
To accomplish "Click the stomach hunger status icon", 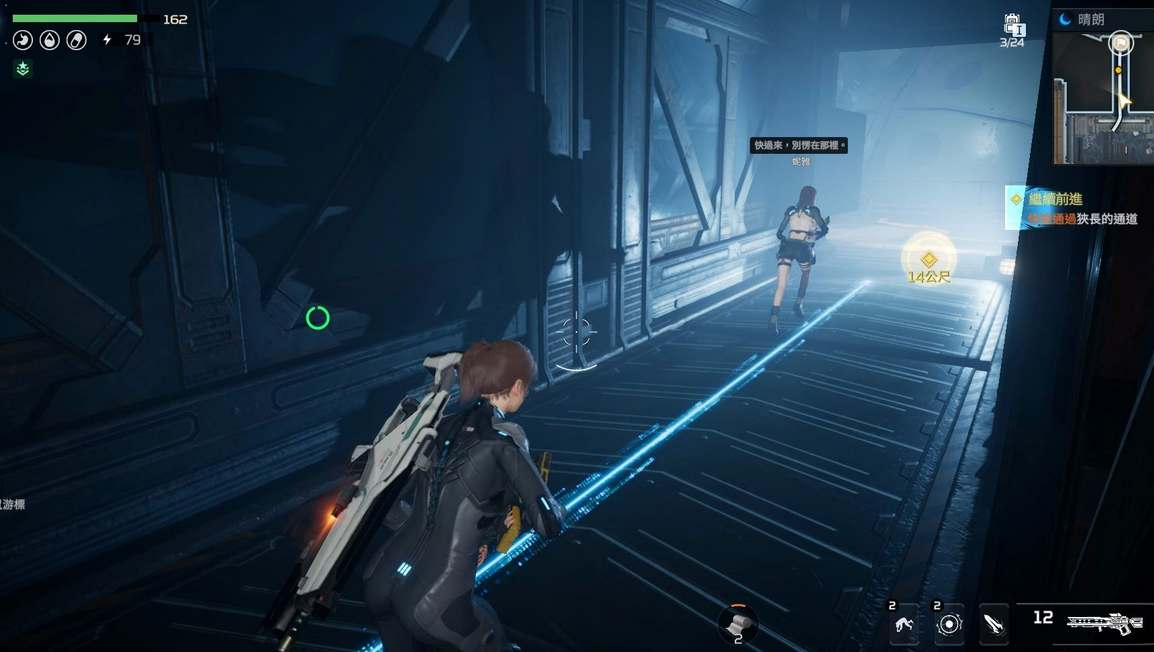I will (22, 40).
